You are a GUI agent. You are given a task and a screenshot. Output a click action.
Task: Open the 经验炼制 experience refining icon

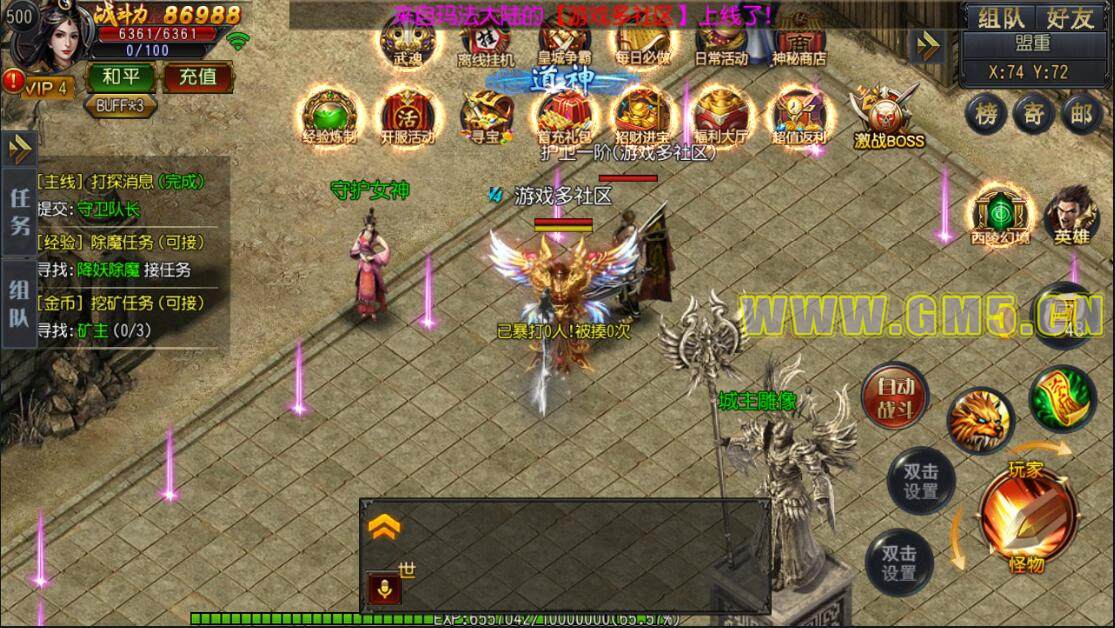[329, 113]
